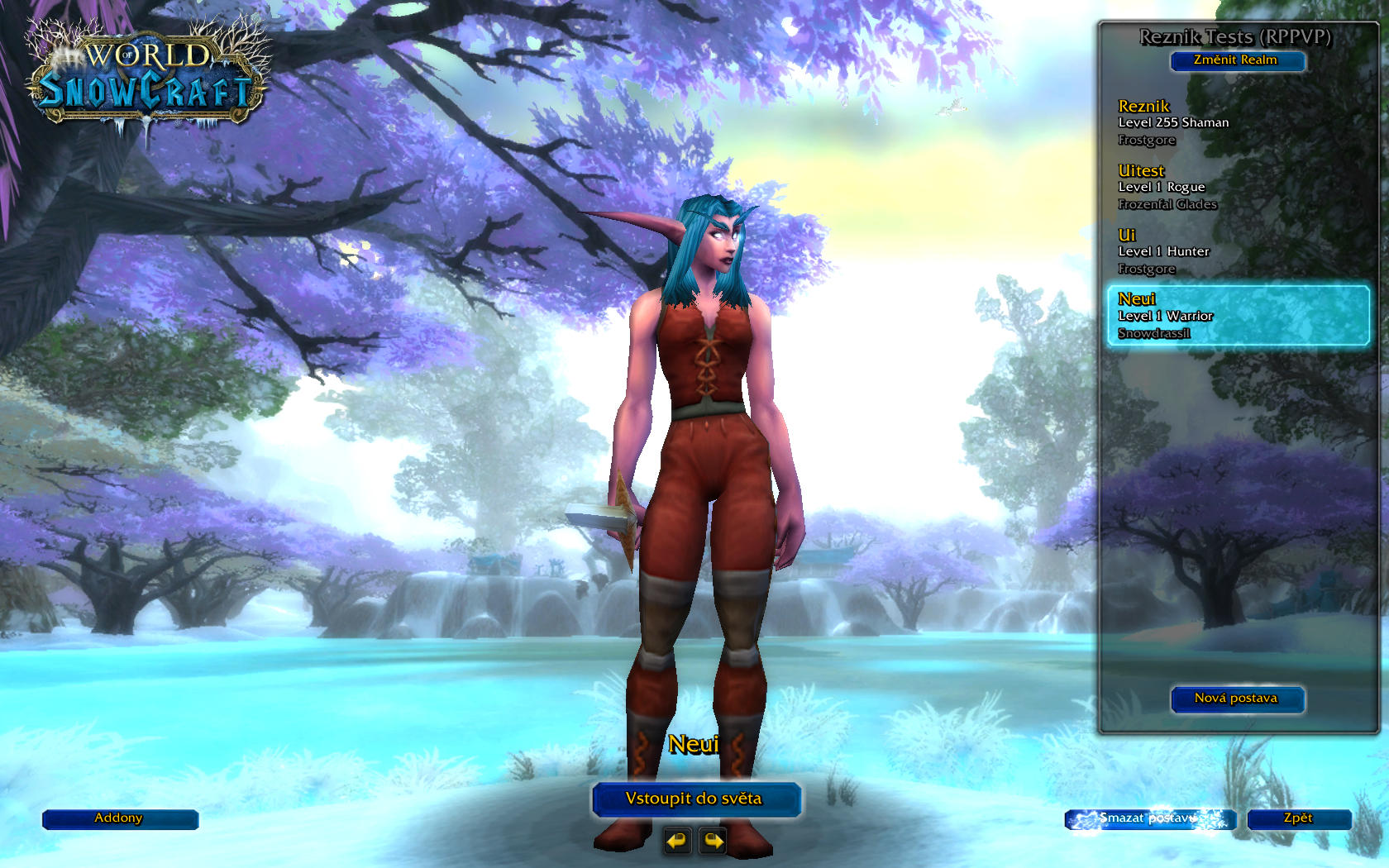Click the Změnit Realm button
Screen dimensions: 1389x868
(x=1236, y=60)
